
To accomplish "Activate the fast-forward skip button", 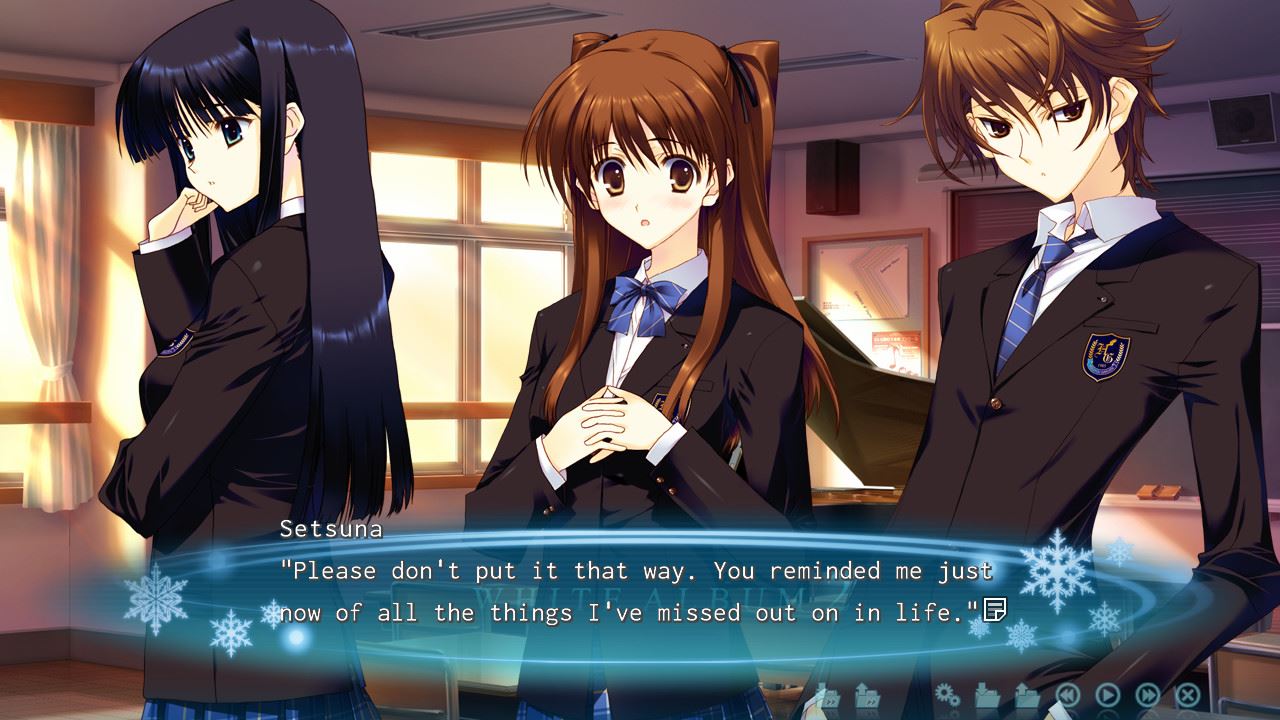I will (x=1148, y=693).
